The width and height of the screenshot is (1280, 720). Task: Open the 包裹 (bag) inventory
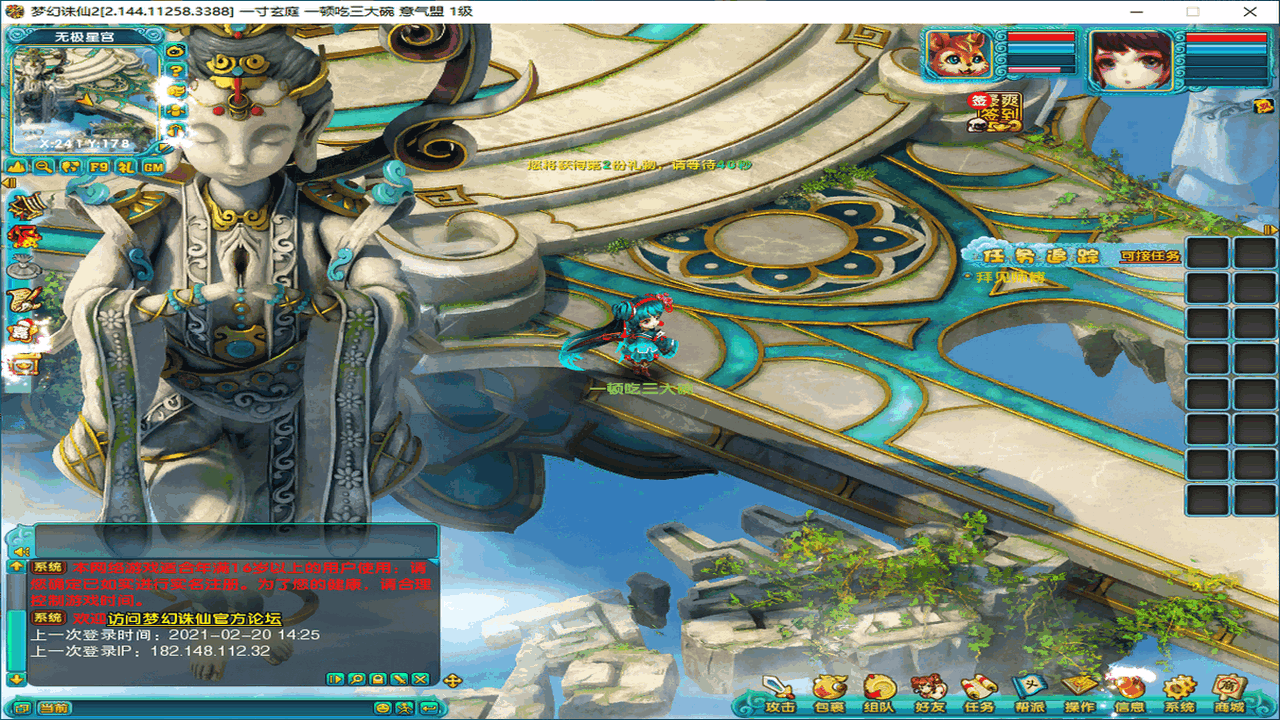point(829,692)
